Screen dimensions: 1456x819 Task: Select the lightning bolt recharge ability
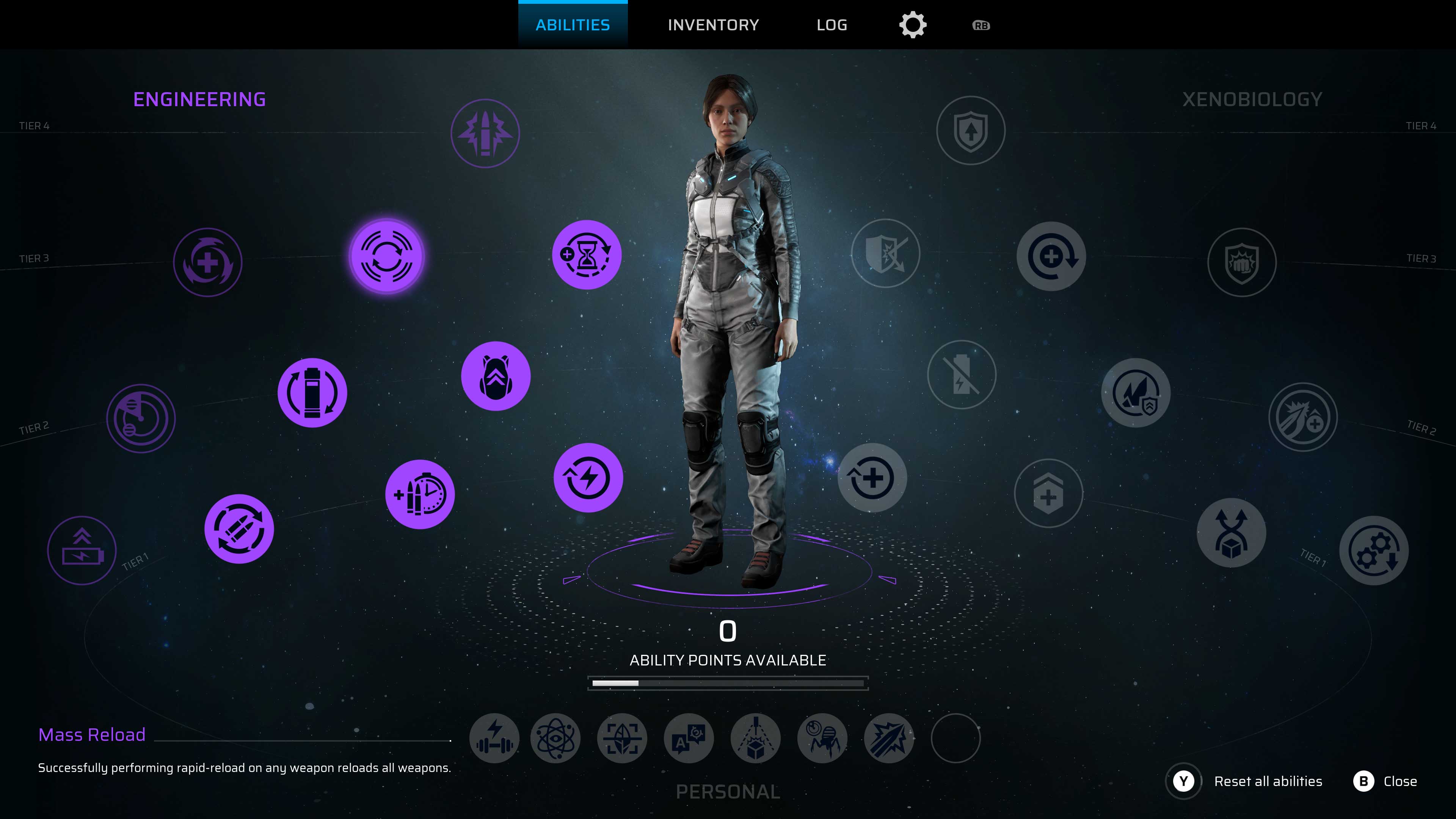[x=588, y=478]
